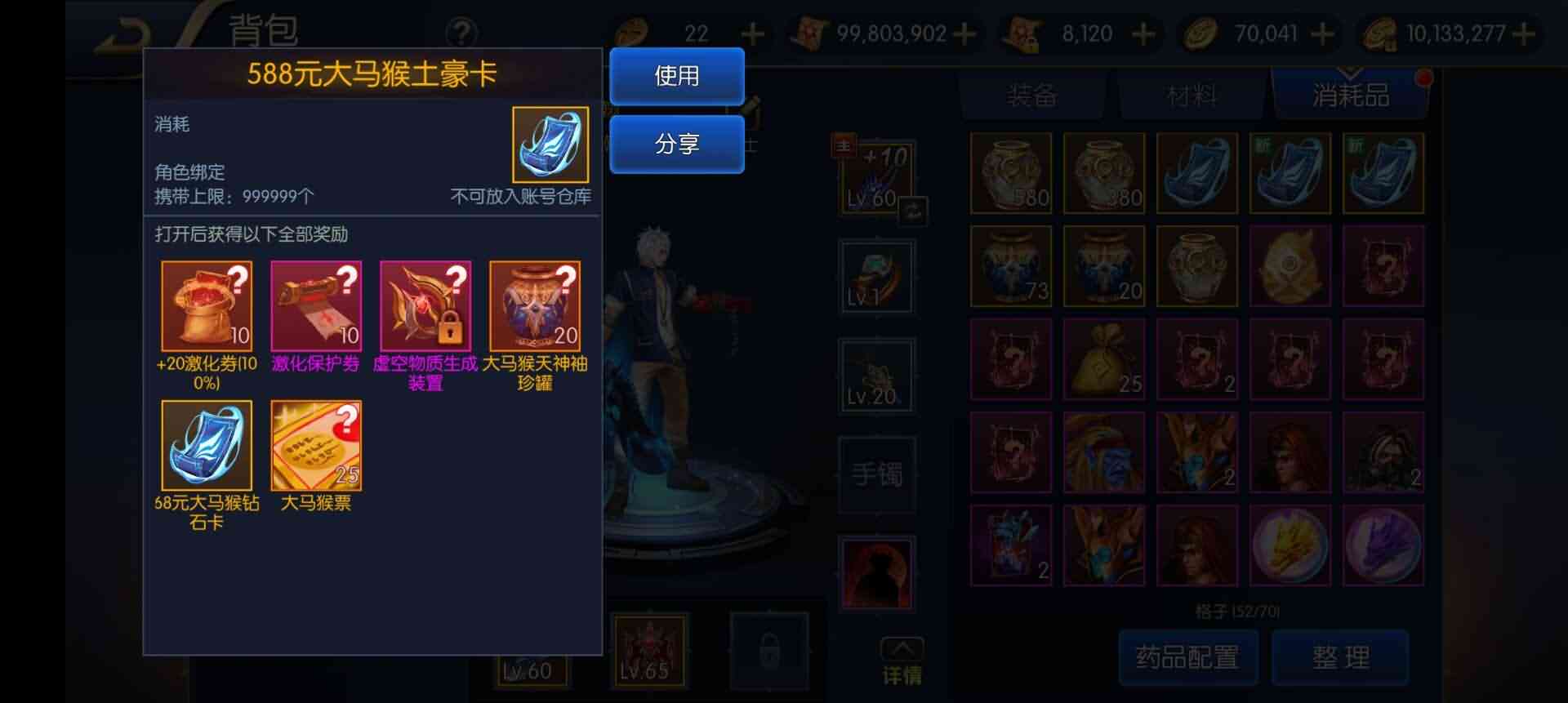Open the +20激化券 reward item icon

(x=207, y=305)
